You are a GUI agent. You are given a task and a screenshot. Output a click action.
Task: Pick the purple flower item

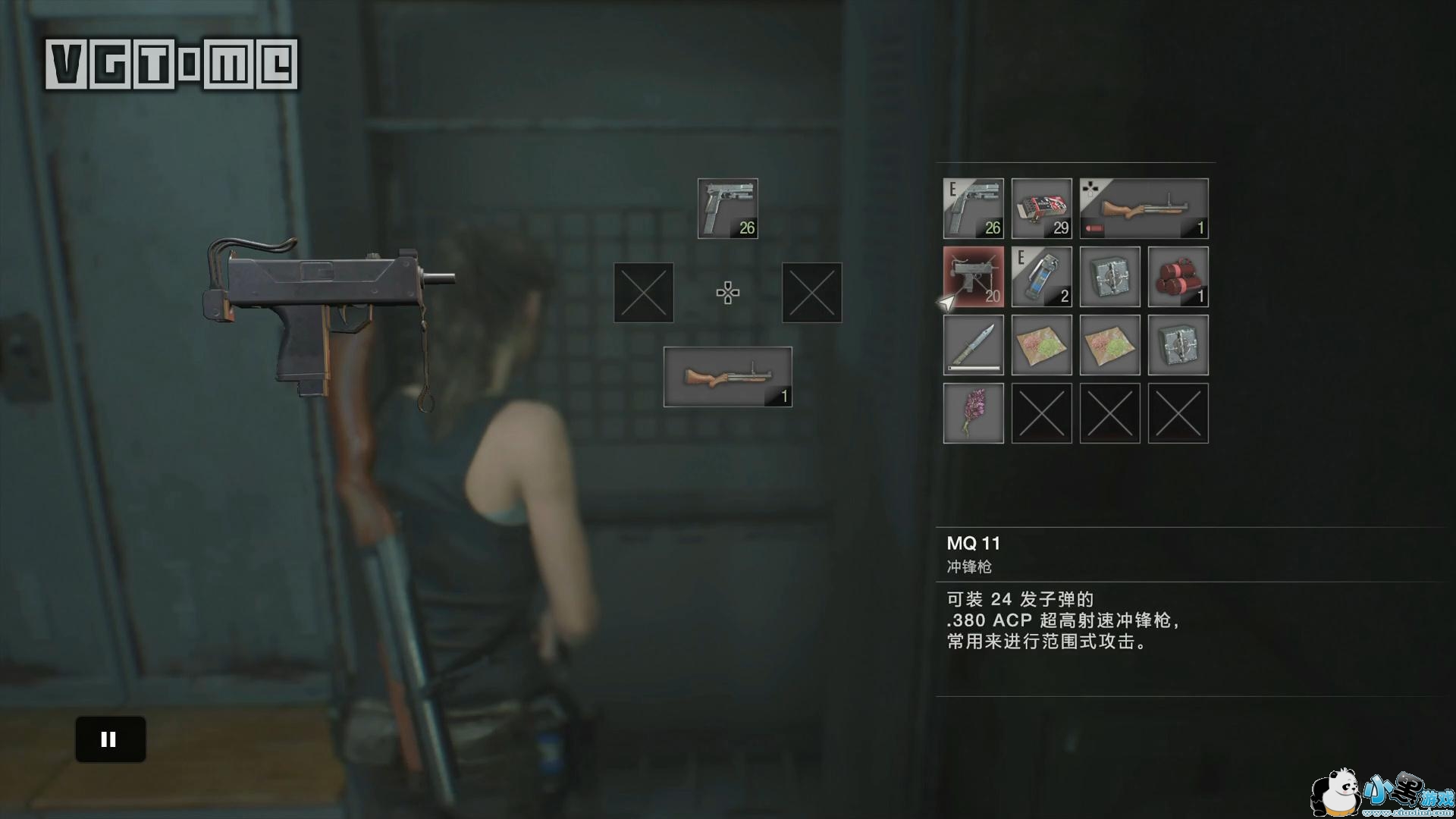tap(973, 413)
